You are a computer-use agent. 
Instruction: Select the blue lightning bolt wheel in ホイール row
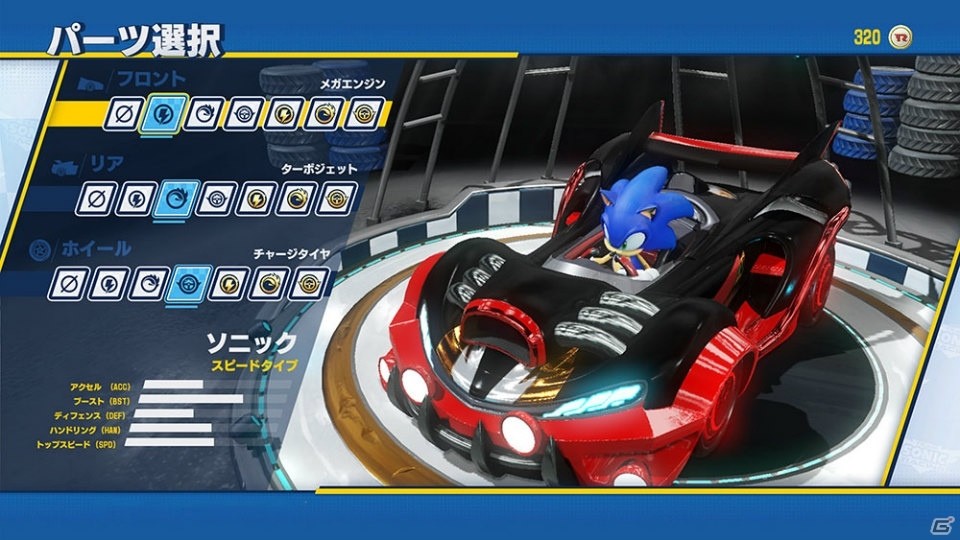click(x=107, y=284)
